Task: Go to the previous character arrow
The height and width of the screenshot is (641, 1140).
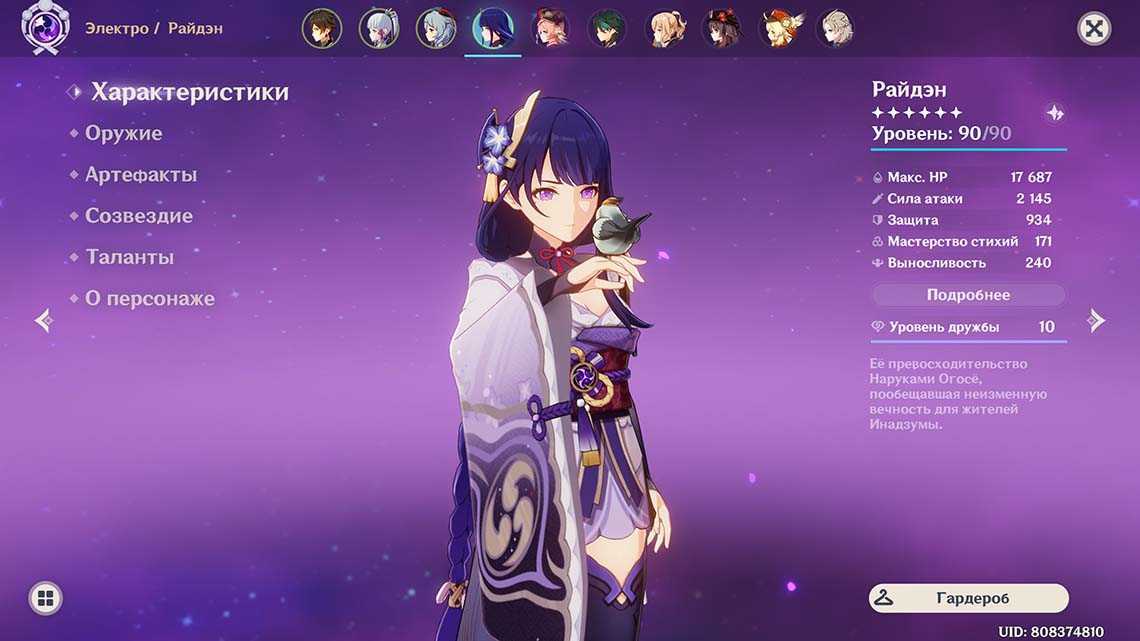Action: 44,320
